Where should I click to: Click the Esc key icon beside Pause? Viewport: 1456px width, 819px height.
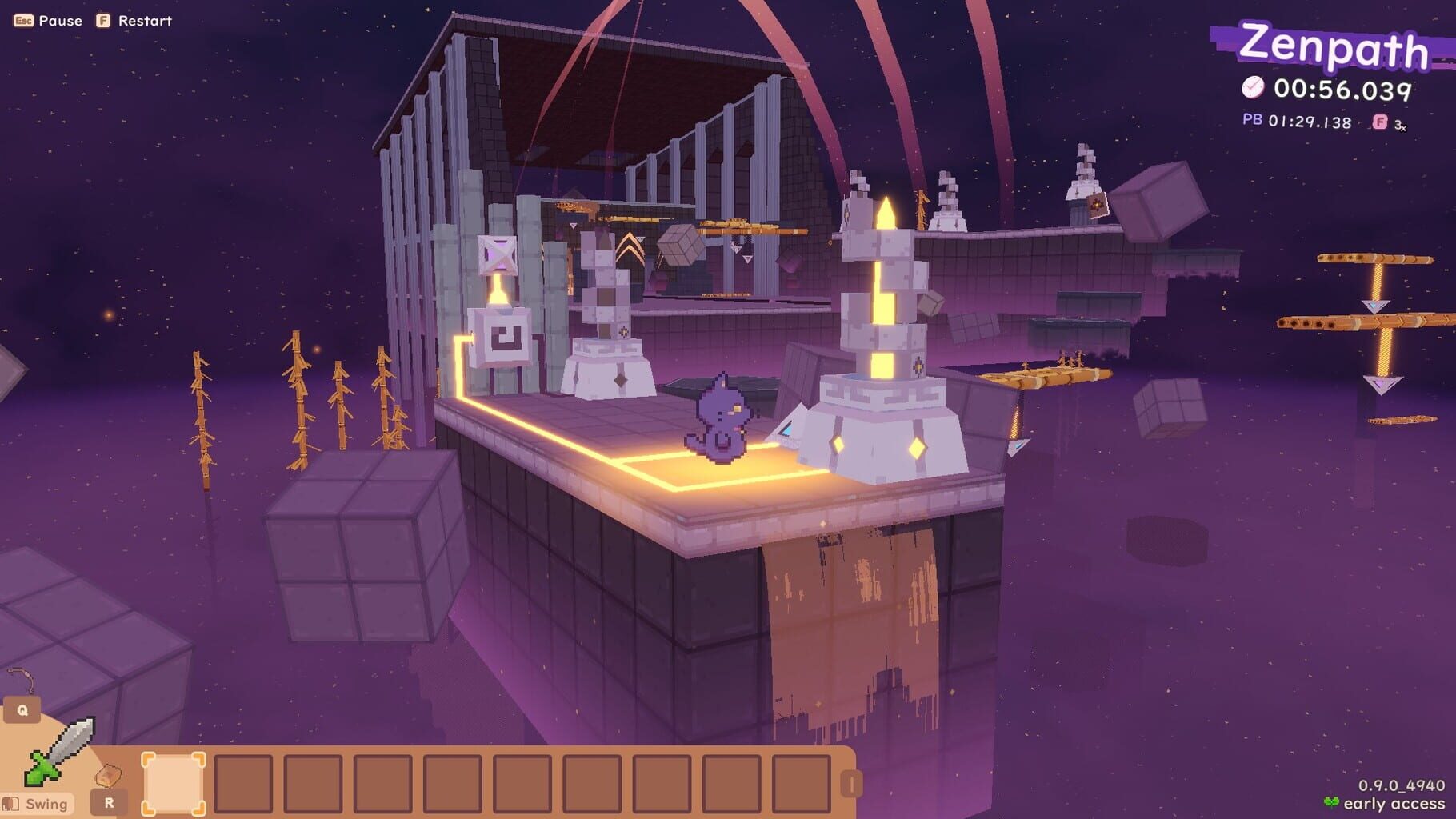pos(22,20)
